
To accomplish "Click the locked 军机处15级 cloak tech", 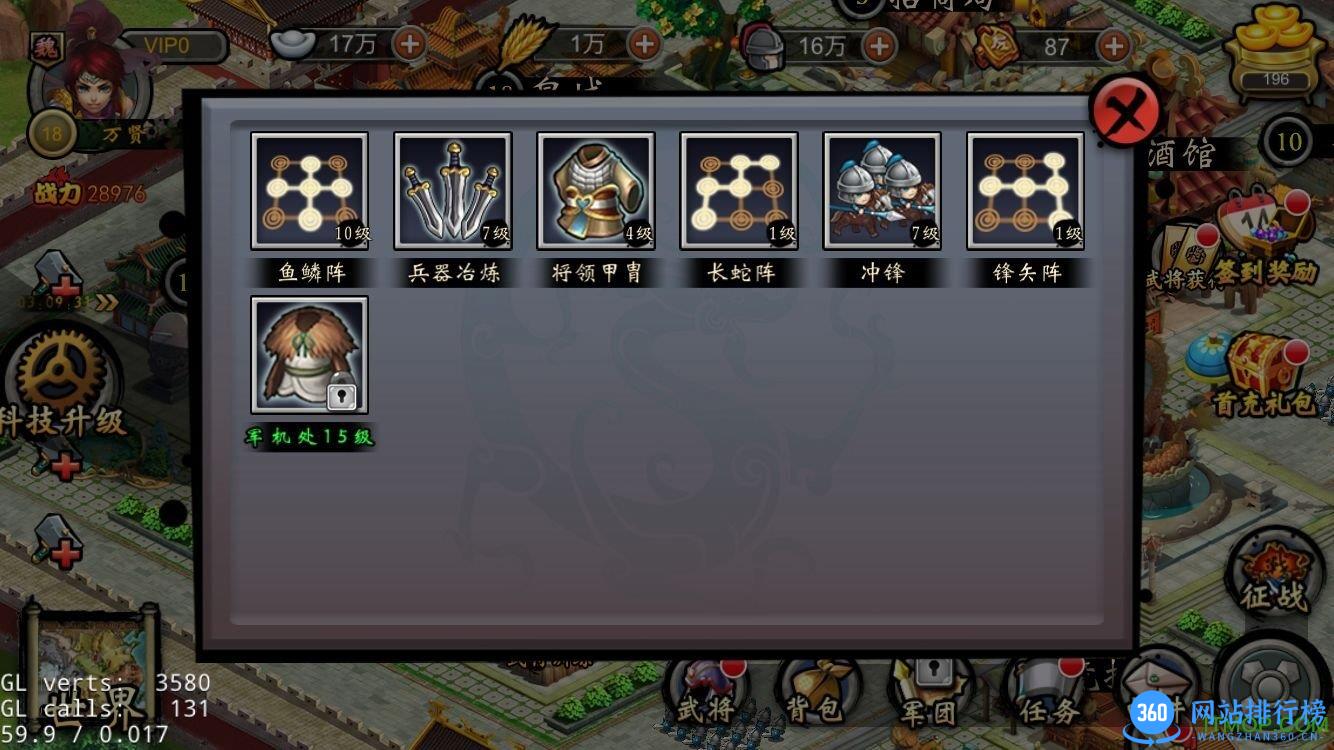I will click(x=309, y=355).
